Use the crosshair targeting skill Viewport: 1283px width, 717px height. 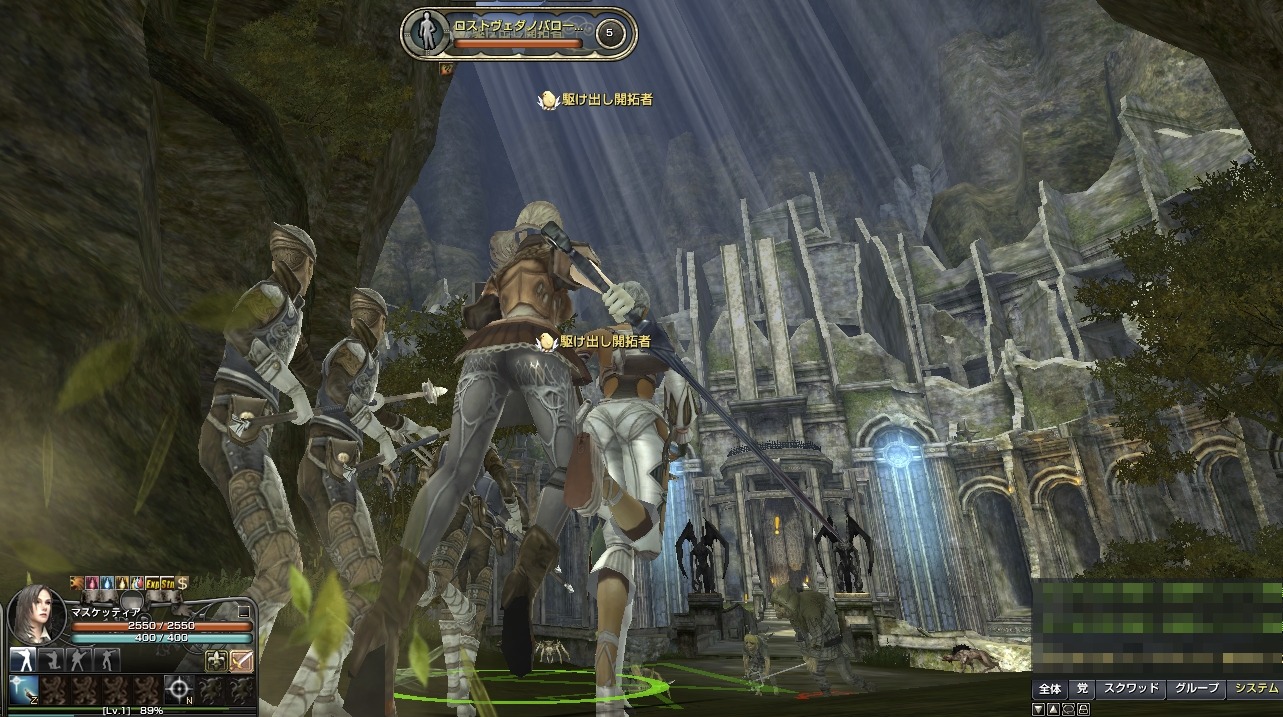(x=179, y=688)
